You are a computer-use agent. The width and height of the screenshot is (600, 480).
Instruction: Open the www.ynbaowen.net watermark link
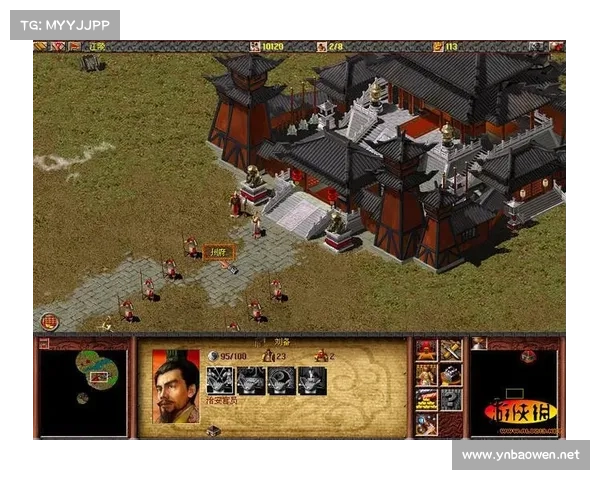pyautogui.click(x=520, y=455)
